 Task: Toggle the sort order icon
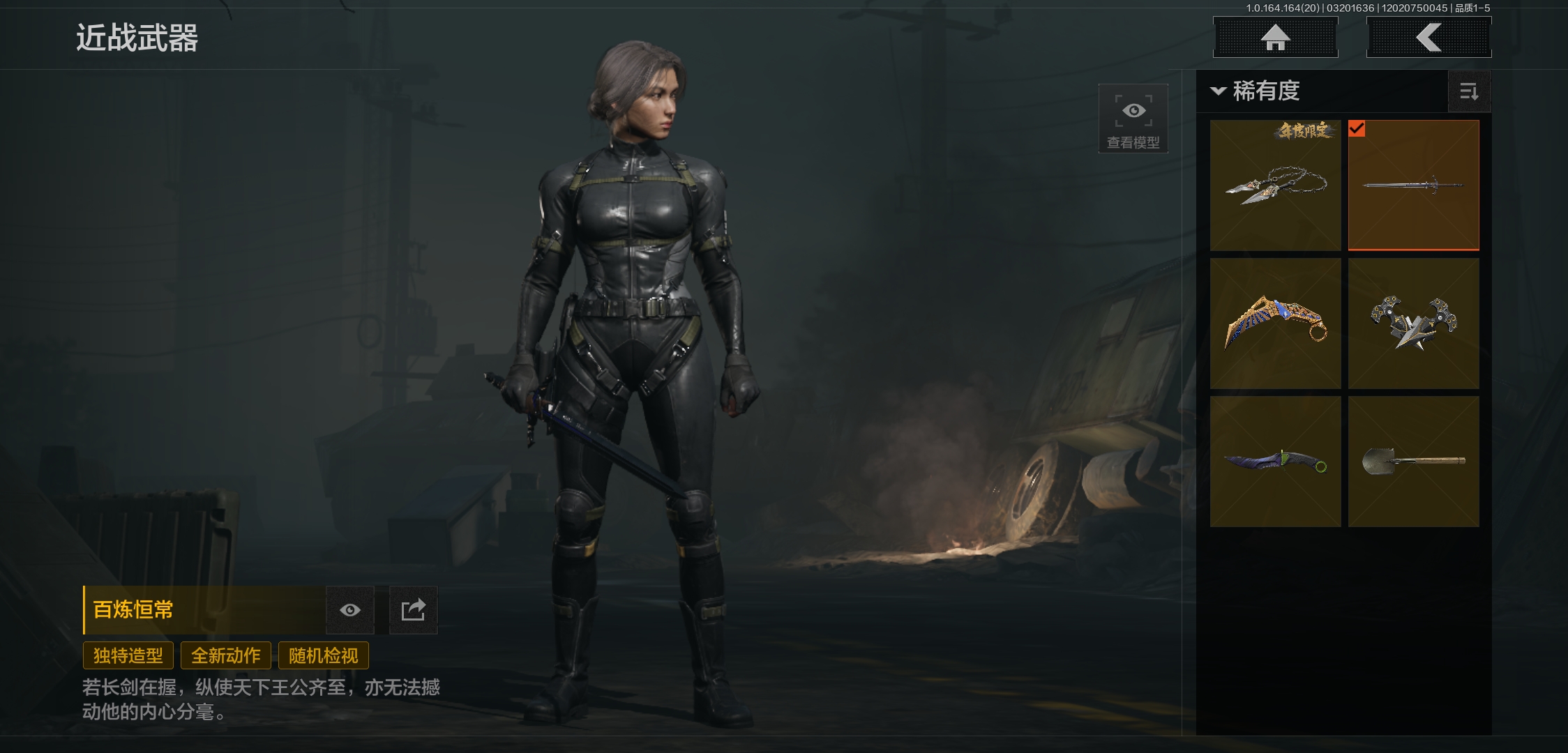point(1469,91)
